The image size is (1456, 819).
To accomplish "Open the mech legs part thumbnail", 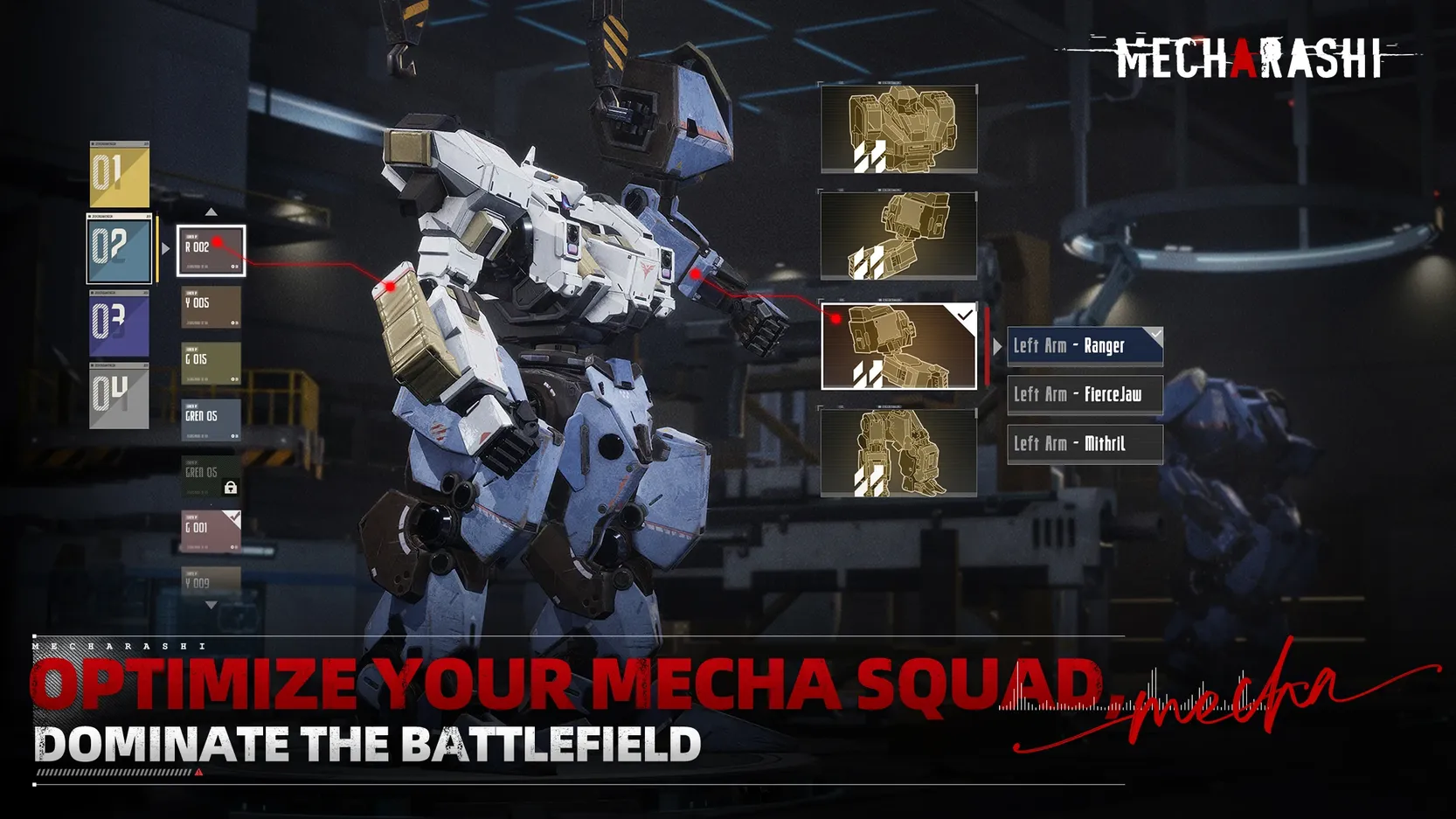I will tap(898, 453).
